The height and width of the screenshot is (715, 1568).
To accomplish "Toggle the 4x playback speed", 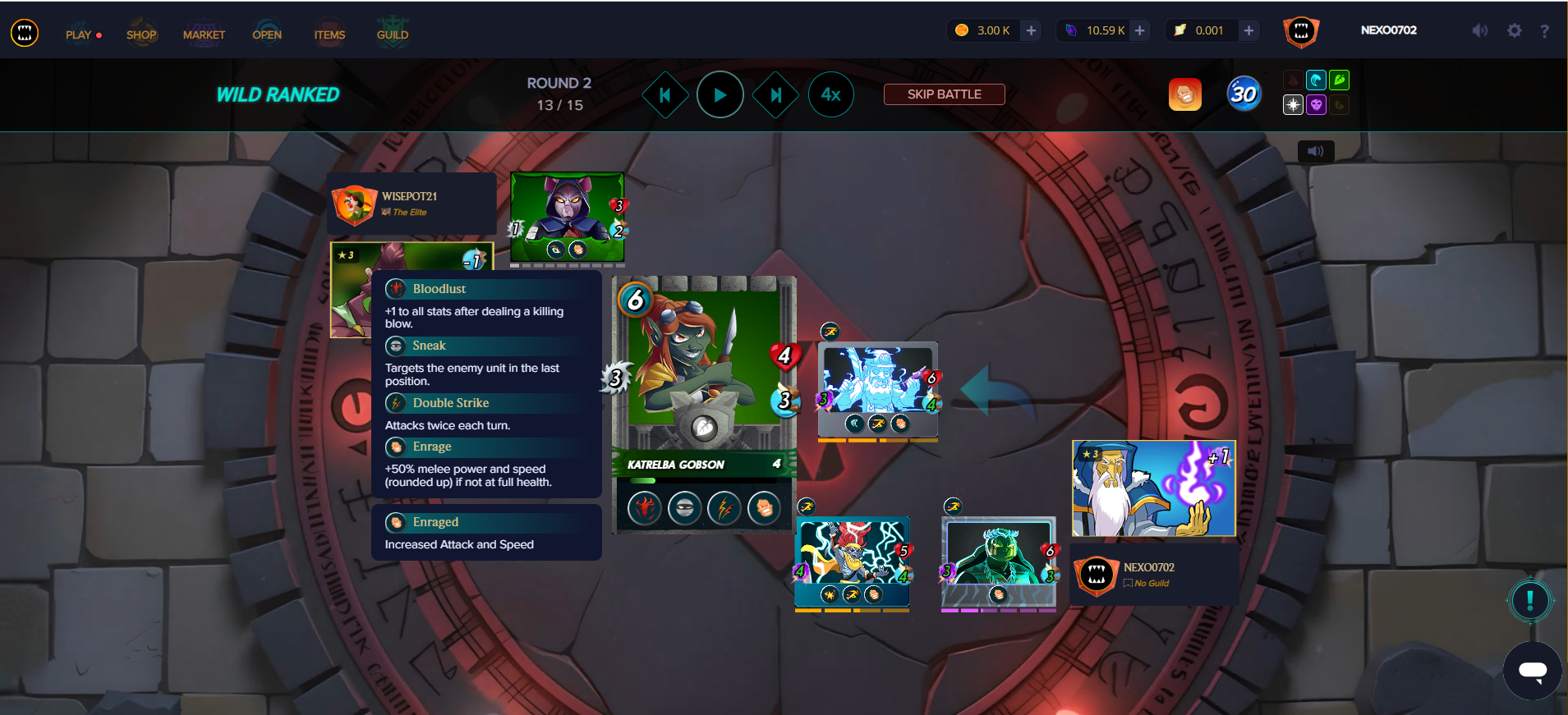I will [x=830, y=95].
